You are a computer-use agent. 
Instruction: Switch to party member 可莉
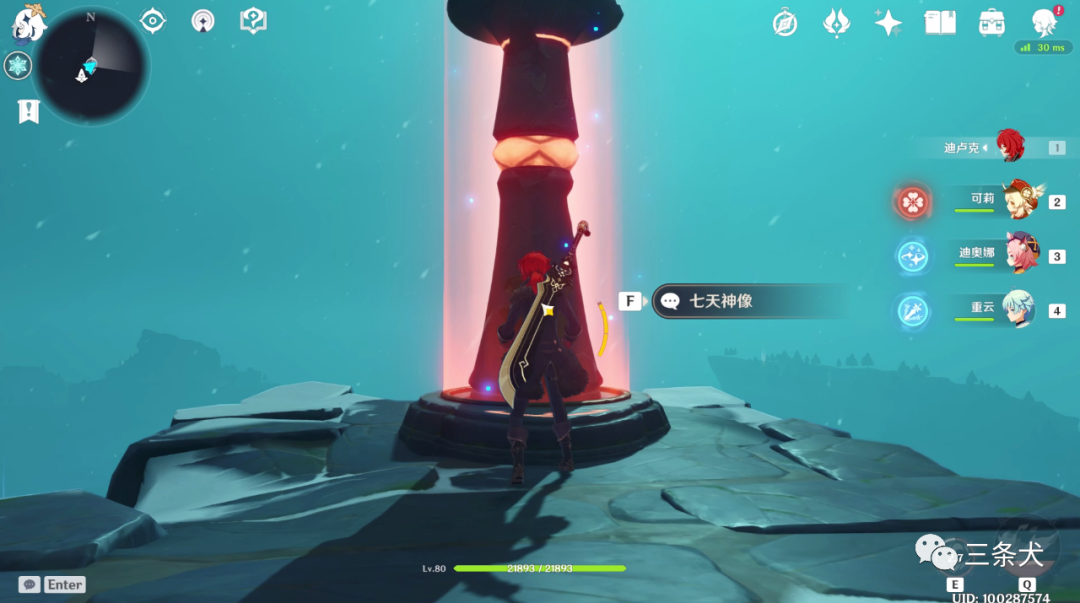(1021, 200)
